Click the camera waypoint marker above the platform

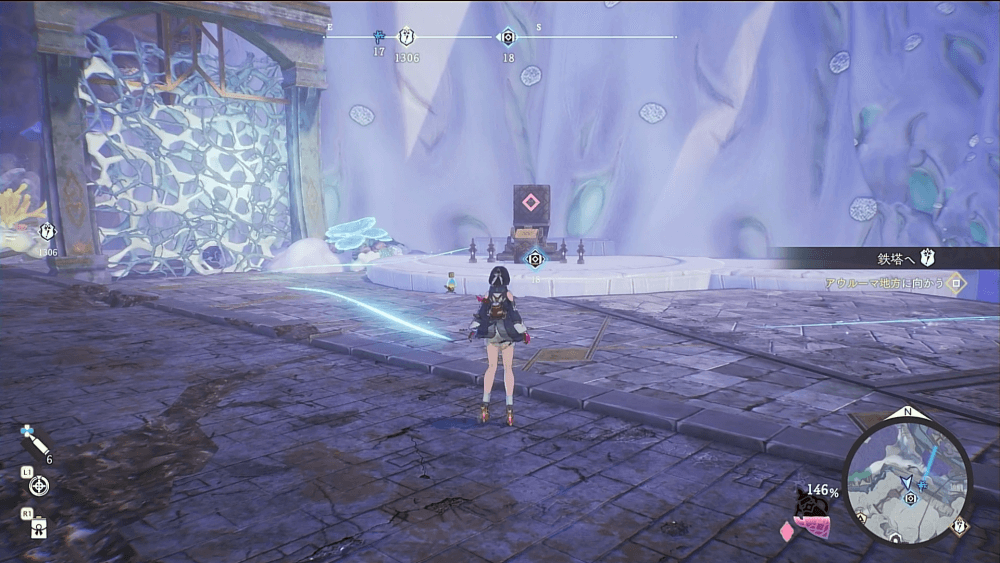tap(535, 259)
